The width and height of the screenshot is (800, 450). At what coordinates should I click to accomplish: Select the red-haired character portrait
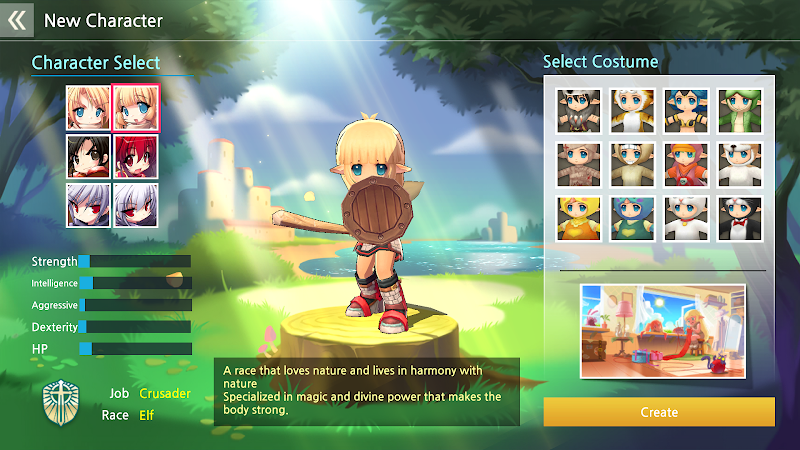click(135, 155)
